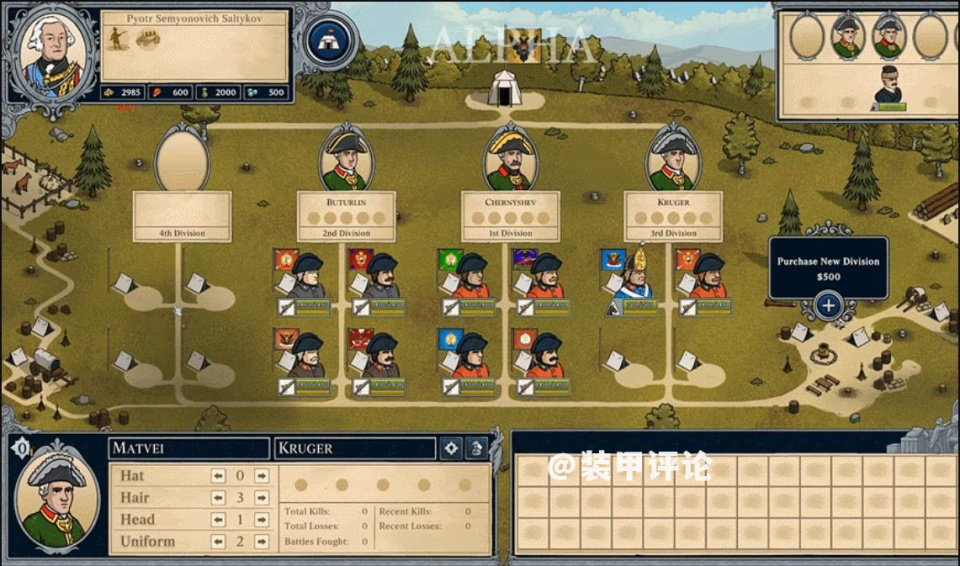Image resolution: width=960 pixels, height=566 pixels.
Task: Choose General Chernyshev's 1st Division portrait
Action: coord(510,160)
